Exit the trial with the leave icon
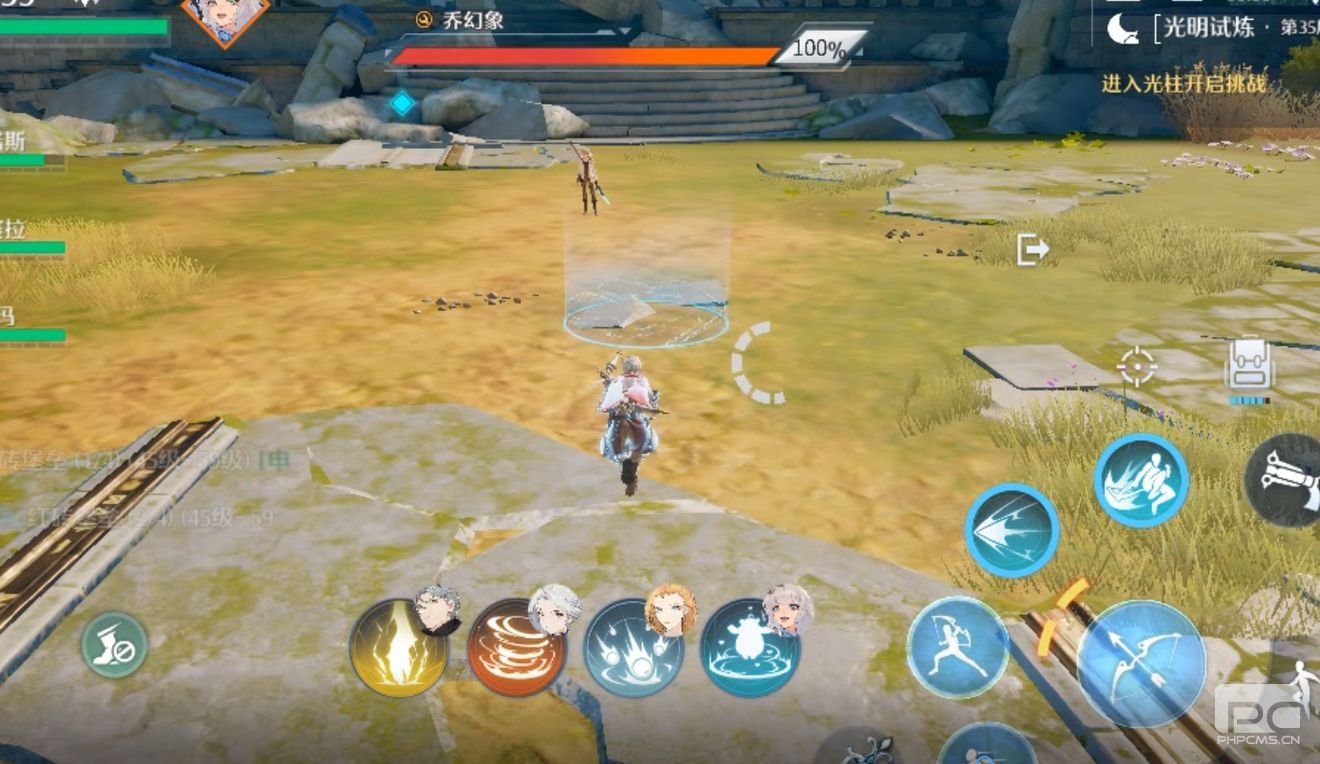 1032,249
